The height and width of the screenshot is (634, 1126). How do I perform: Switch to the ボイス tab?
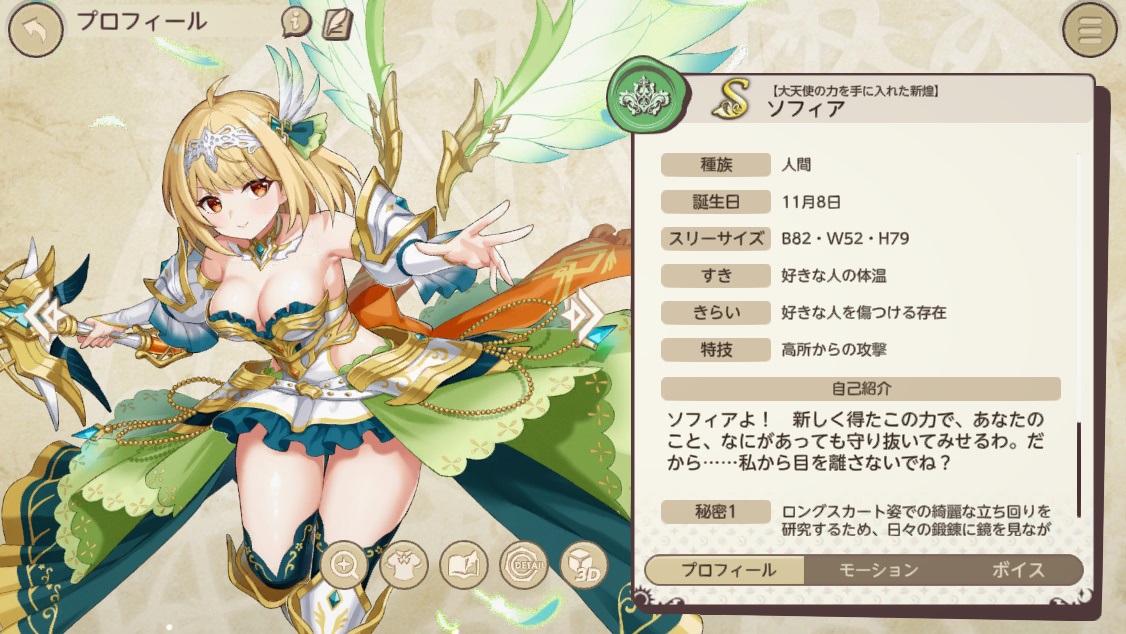click(x=1021, y=570)
